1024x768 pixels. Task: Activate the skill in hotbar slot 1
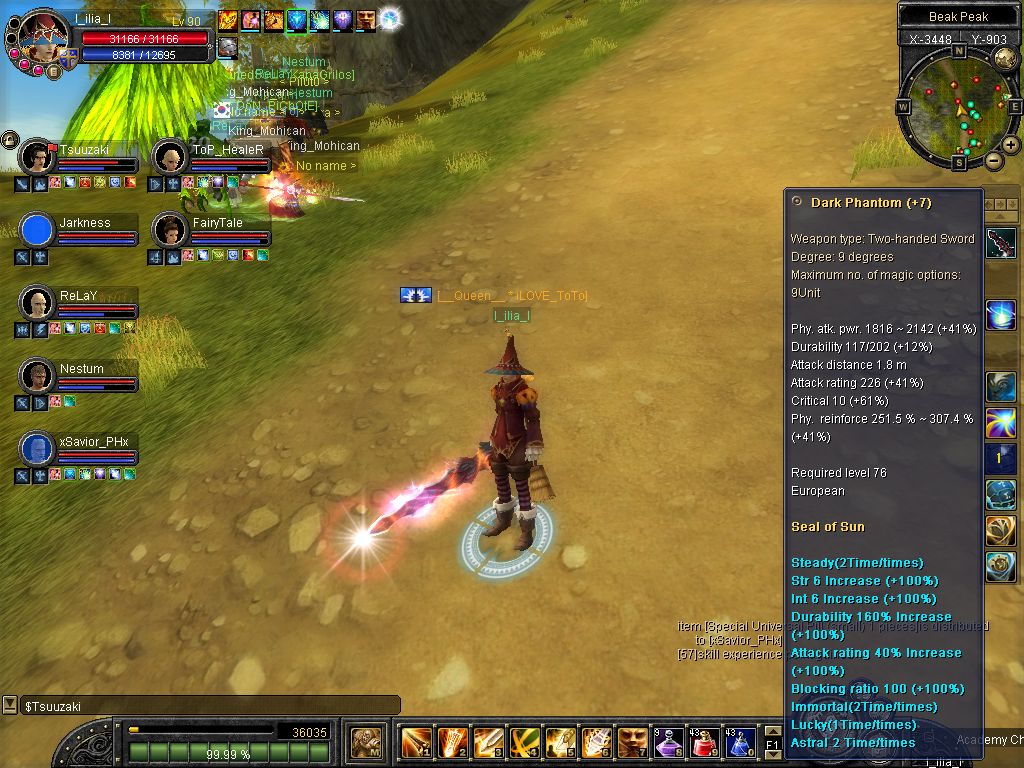(x=416, y=743)
